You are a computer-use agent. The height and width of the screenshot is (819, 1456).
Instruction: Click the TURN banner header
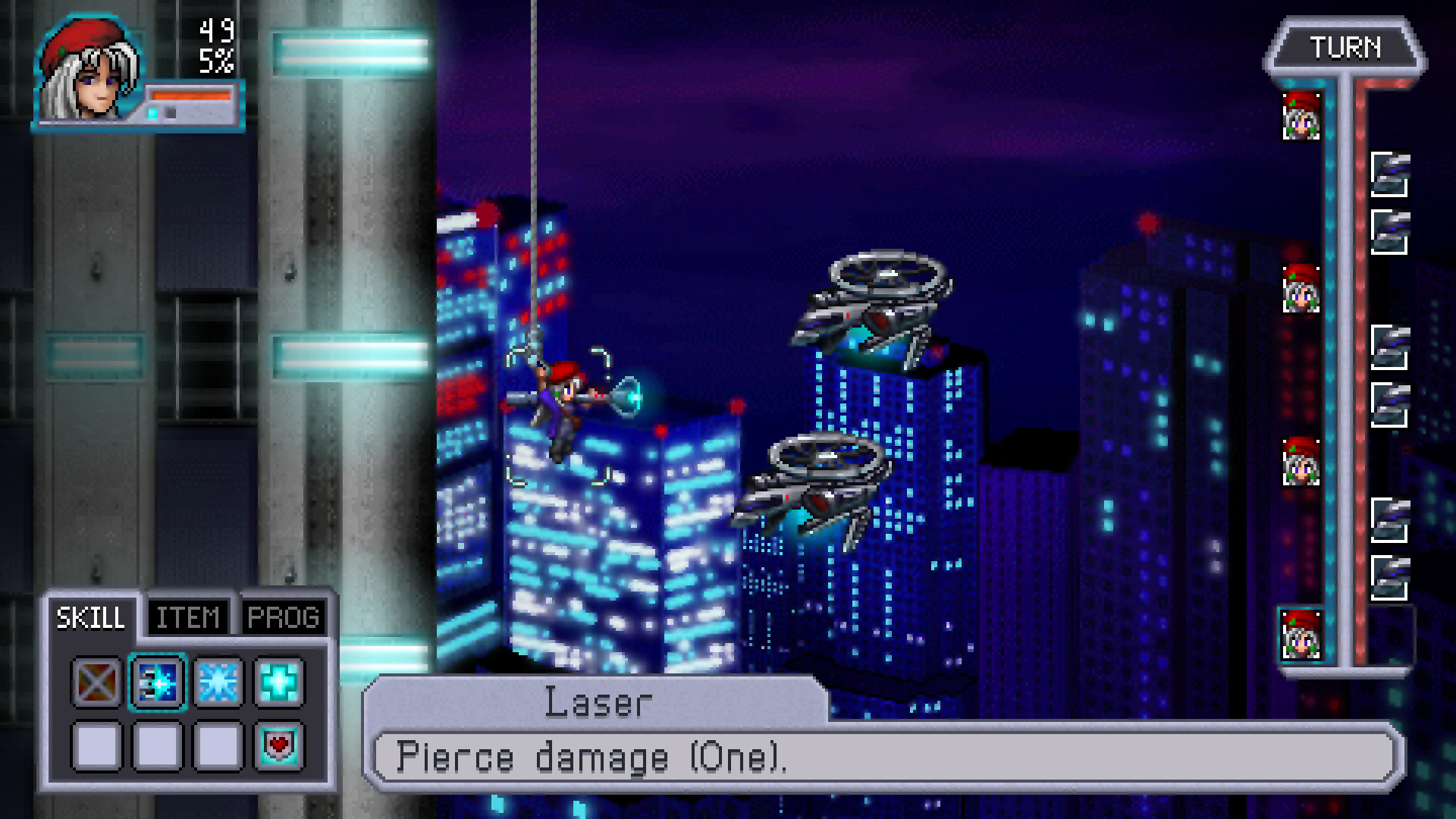[x=1345, y=47]
